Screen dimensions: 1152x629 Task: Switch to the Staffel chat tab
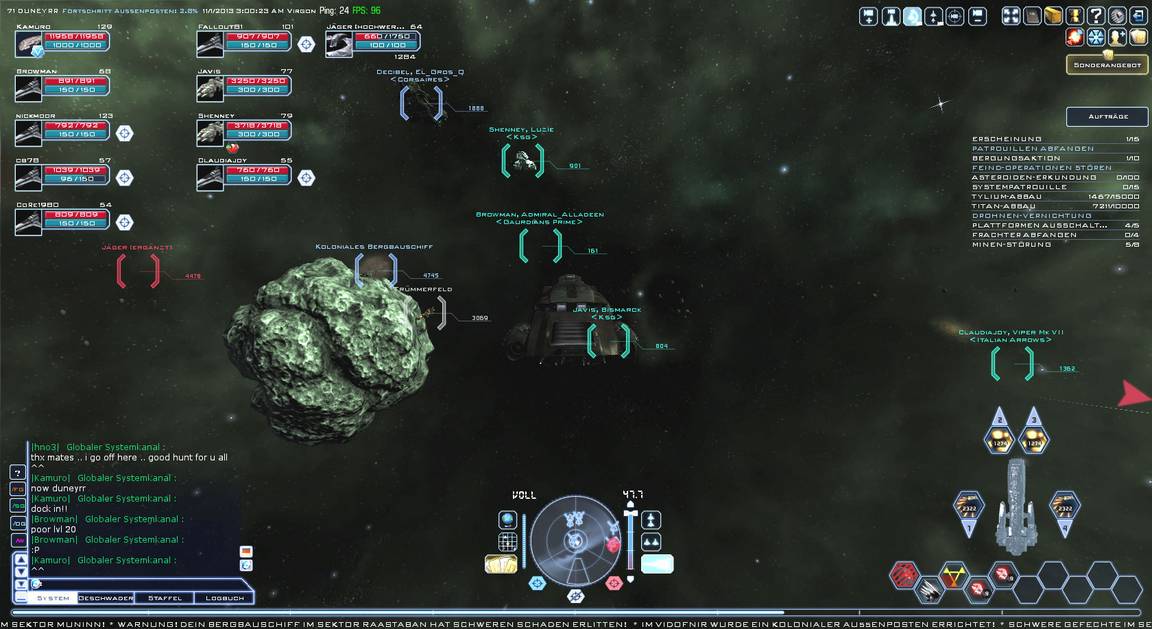[164, 598]
